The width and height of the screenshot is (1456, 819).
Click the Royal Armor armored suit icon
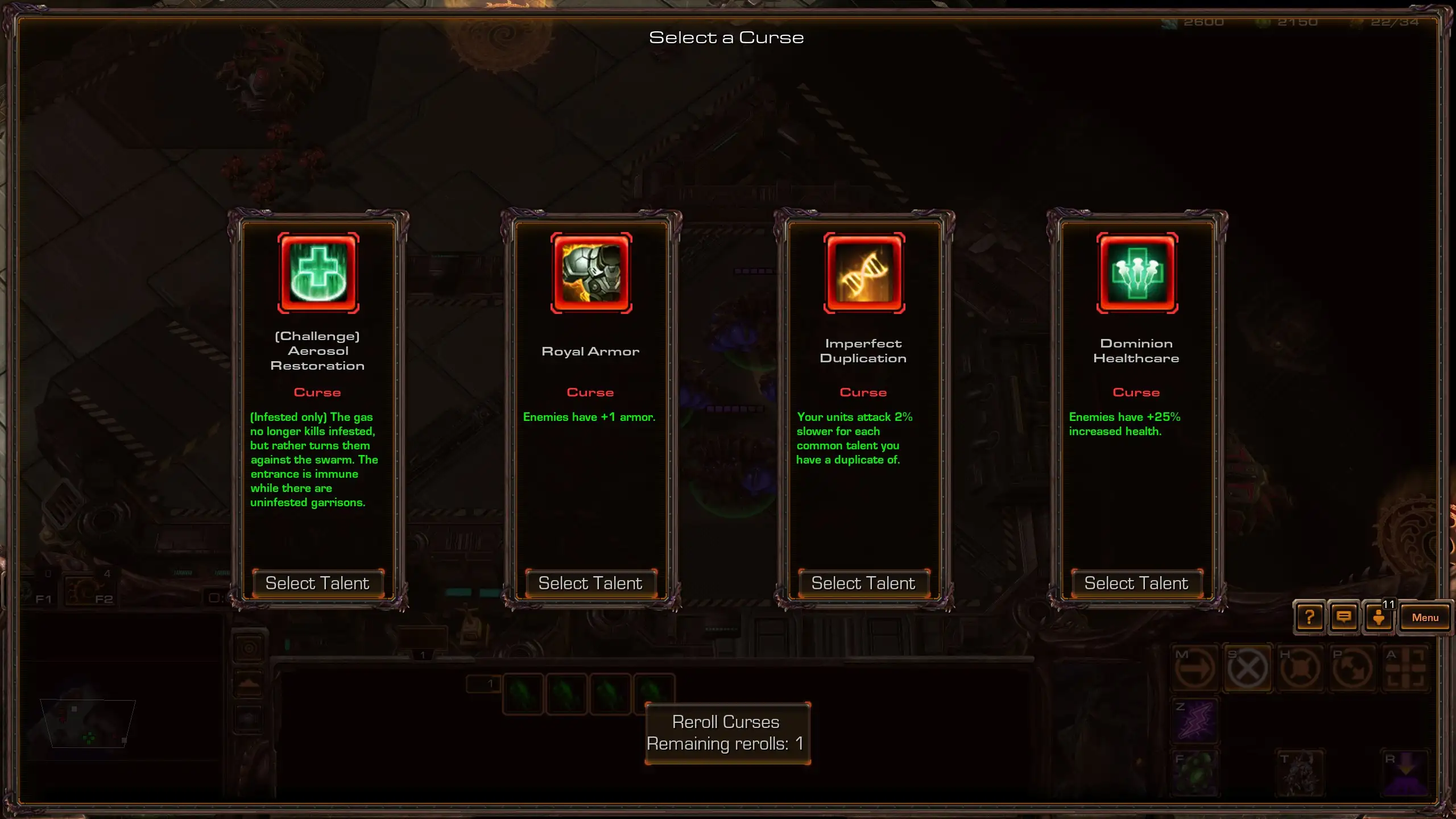point(591,273)
